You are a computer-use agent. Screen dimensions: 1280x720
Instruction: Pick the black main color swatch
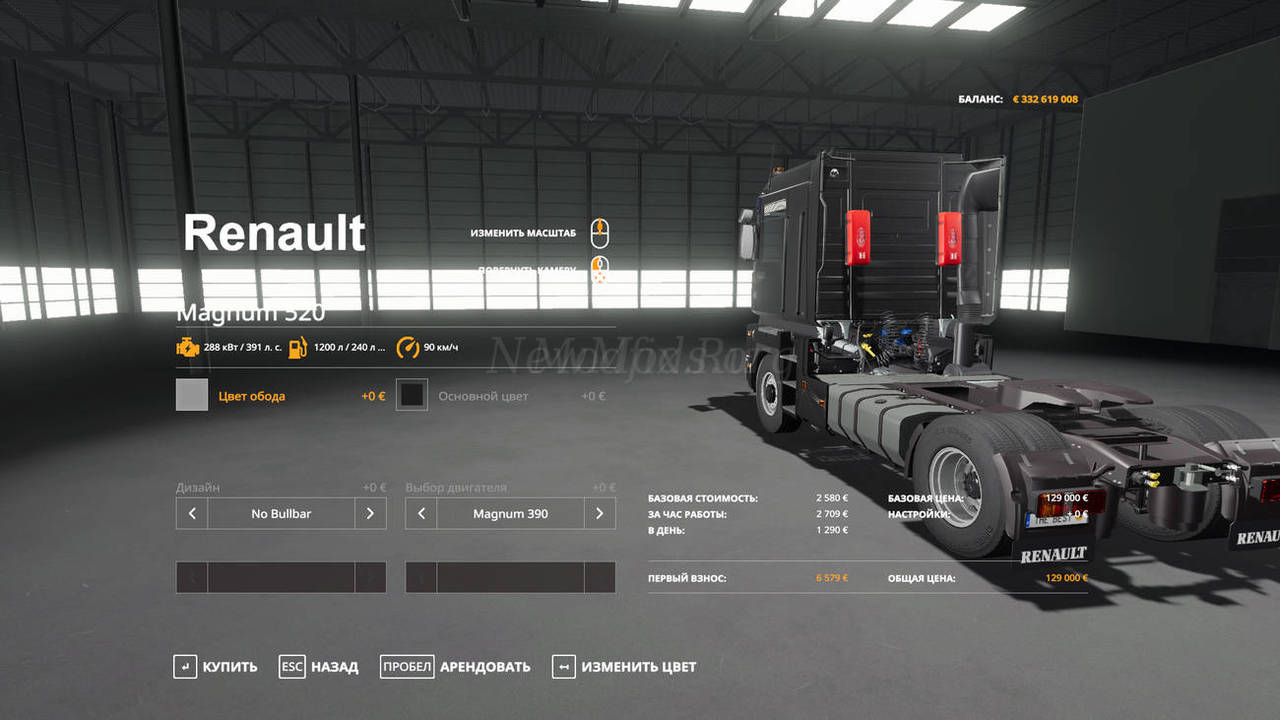click(412, 395)
